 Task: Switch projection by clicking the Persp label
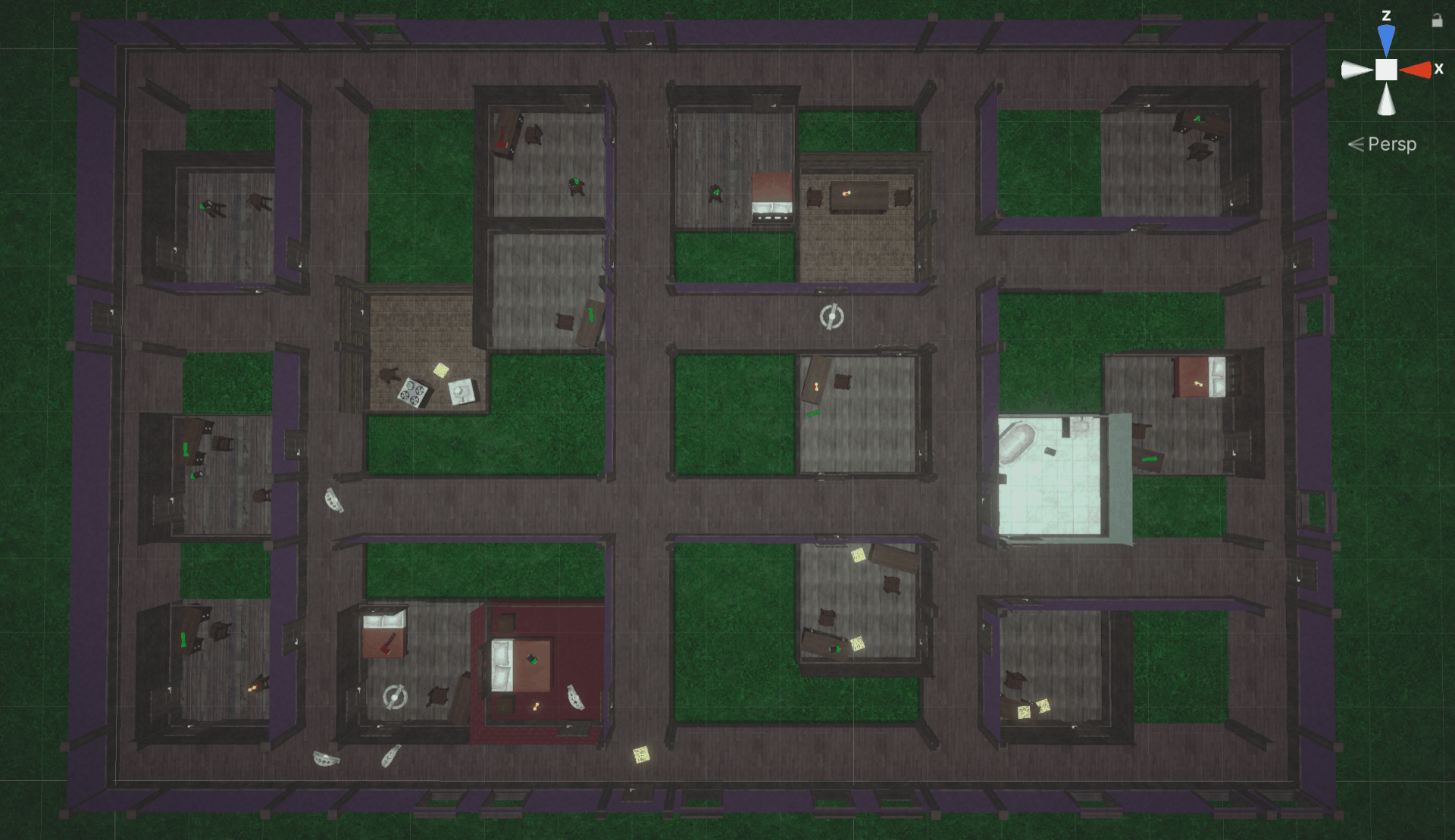[x=1393, y=144]
